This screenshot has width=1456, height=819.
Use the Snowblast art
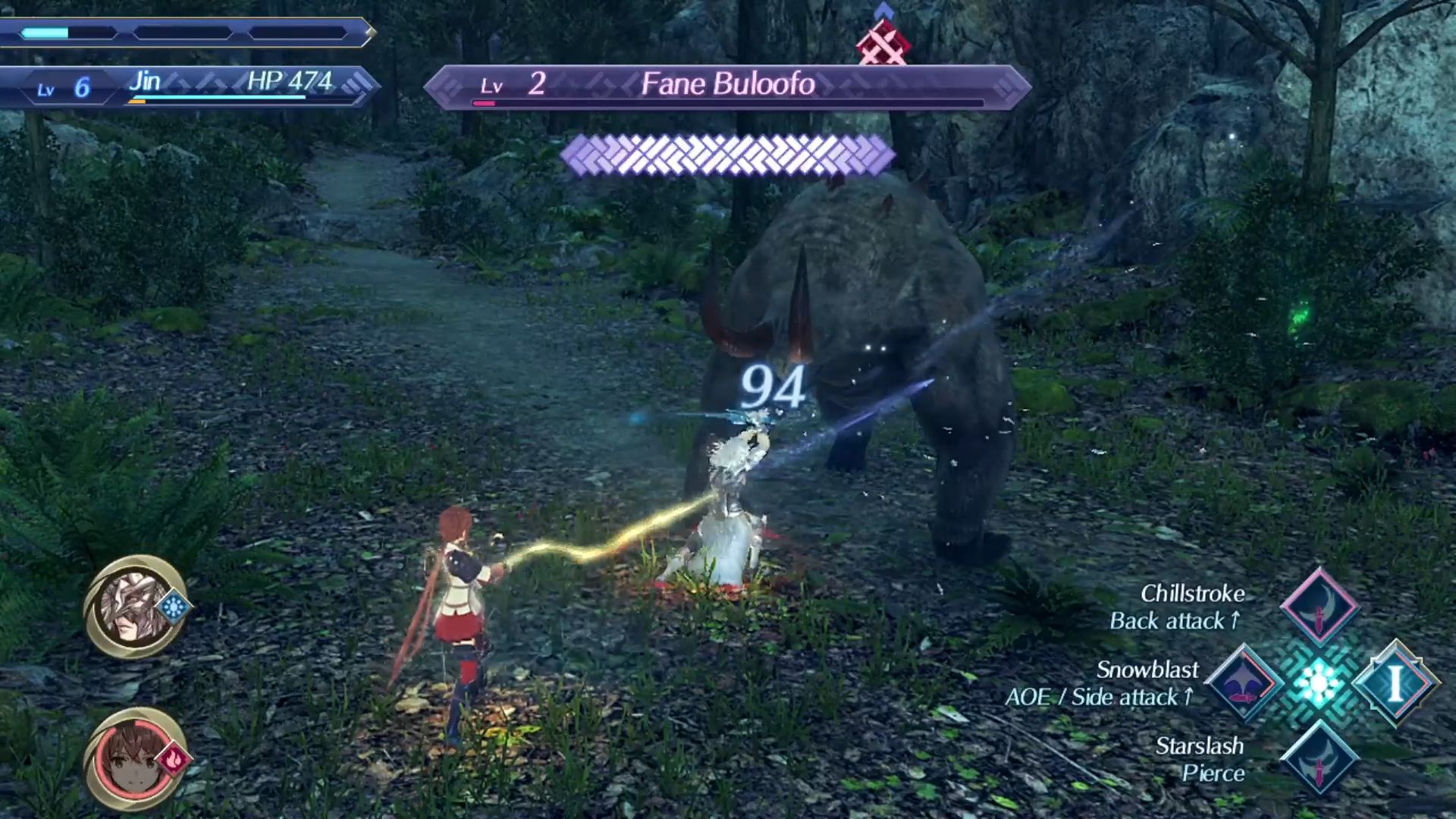pyautogui.click(x=1244, y=682)
